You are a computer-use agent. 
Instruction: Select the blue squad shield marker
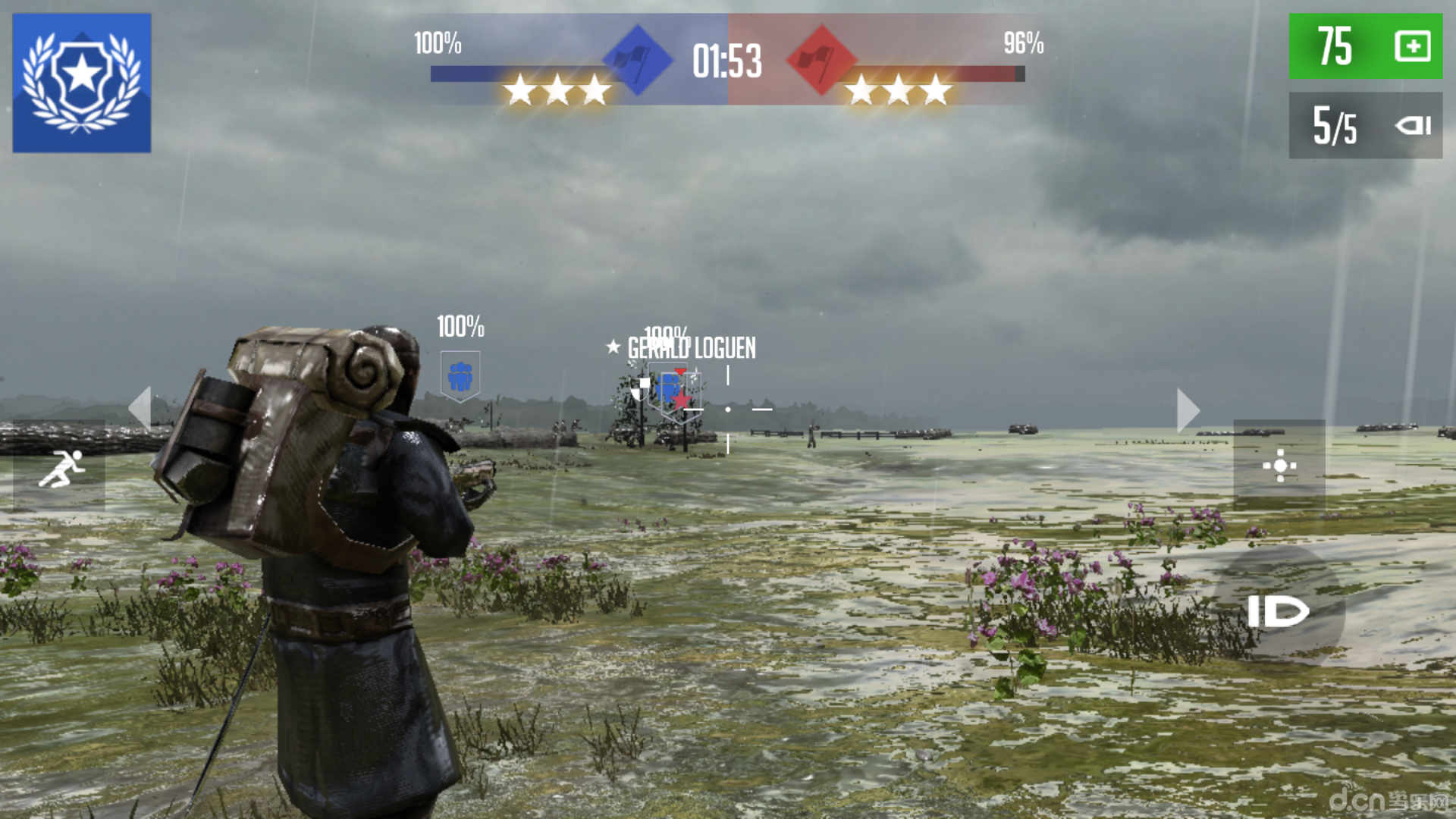(x=460, y=376)
